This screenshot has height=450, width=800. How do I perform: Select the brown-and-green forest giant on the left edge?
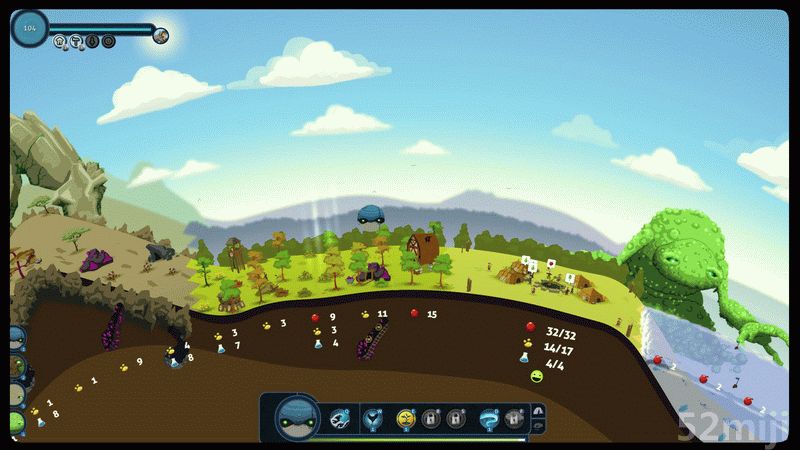point(15,367)
